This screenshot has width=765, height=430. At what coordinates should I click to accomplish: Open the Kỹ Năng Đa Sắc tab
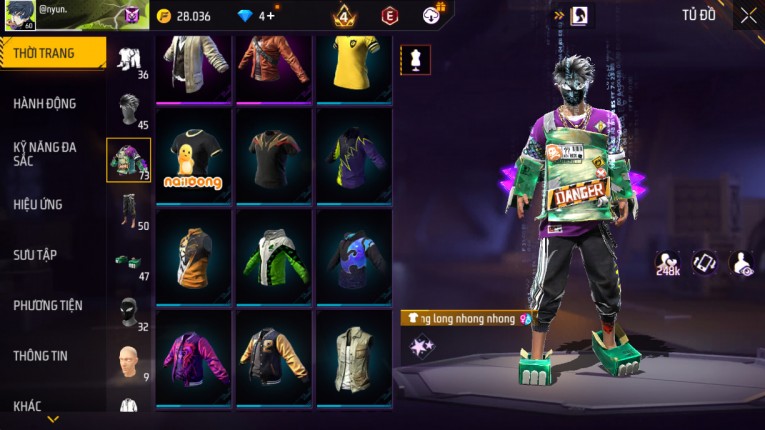[45, 153]
